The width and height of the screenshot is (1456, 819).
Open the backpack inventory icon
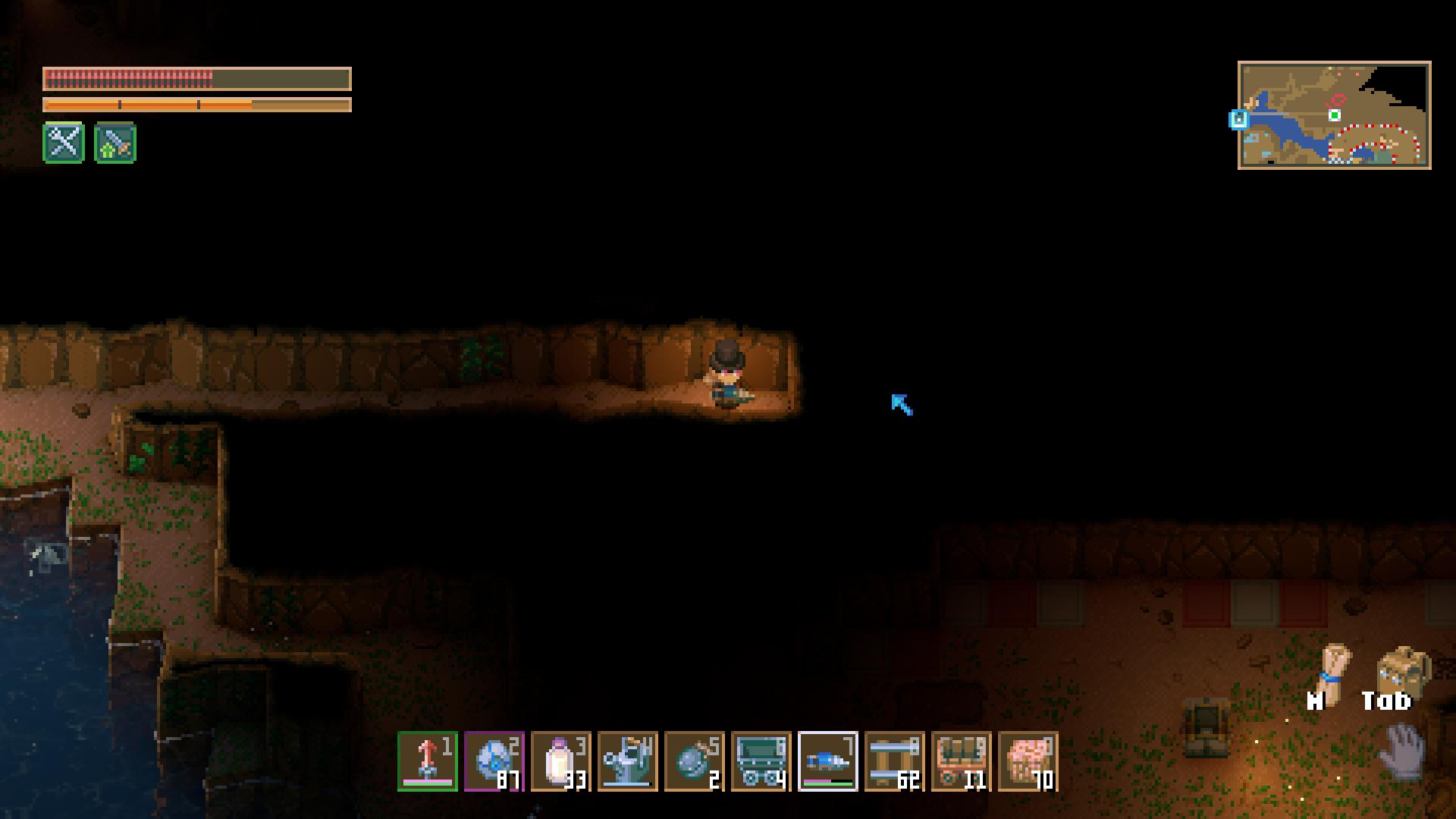click(1401, 670)
